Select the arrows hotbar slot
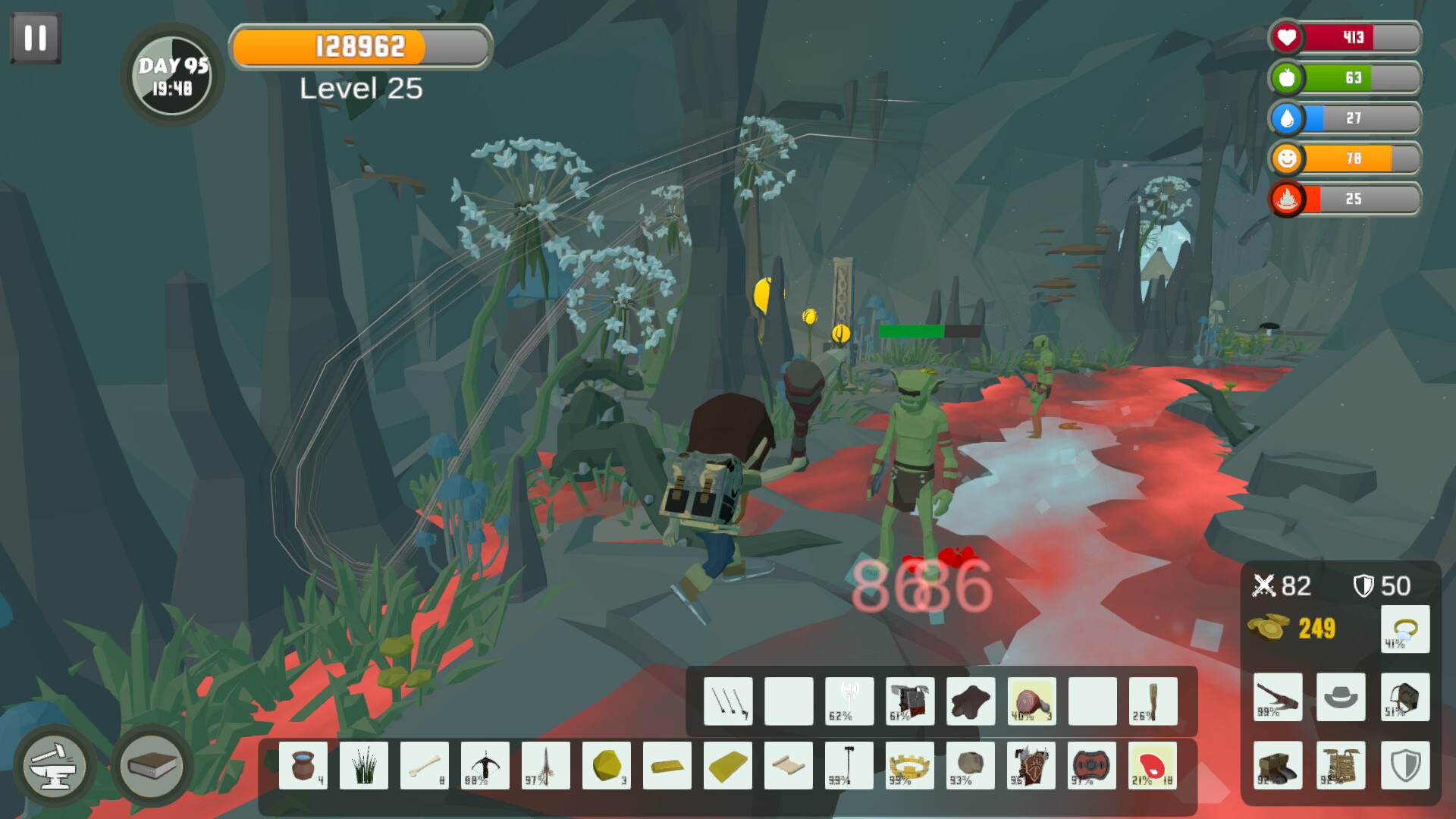This screenshot has height=819, width=1456. click(728, 699)
